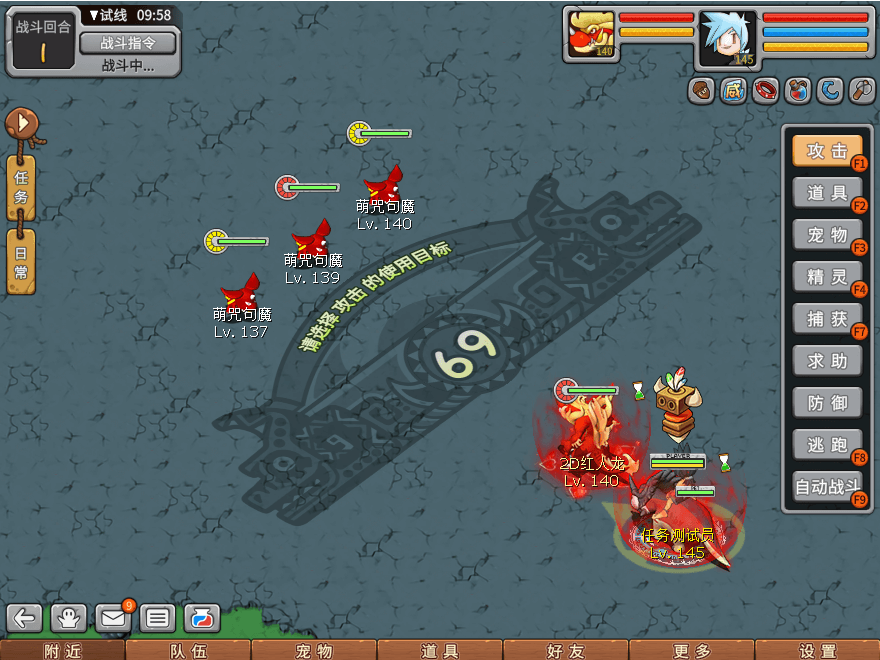Image resolution: width=880 pixels, height=660 pixels.
Task: Open the 道具 item command in the battle menu
Action: (x=827, y=194)
